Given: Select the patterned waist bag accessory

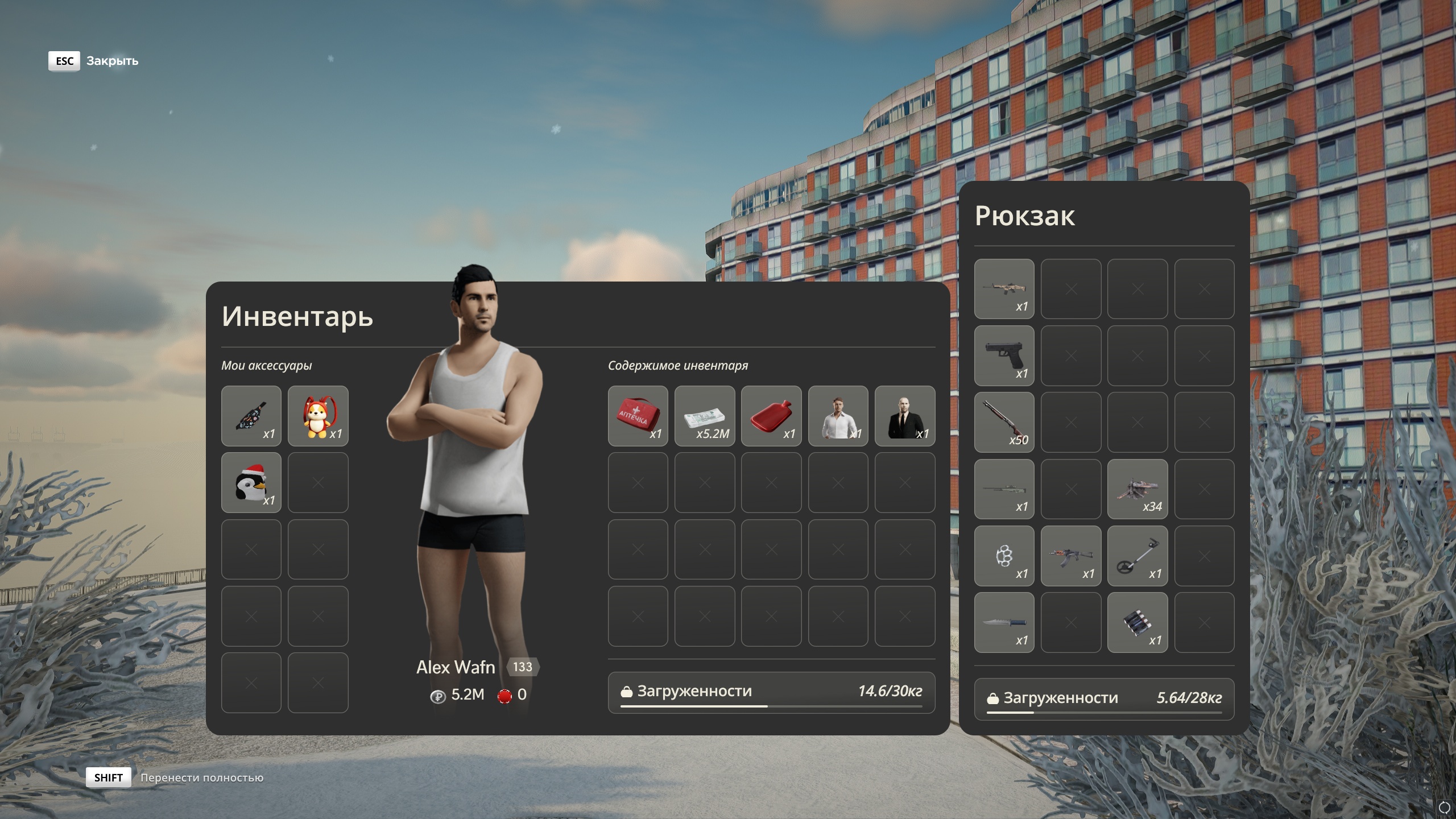Looking at the screenshot, I should 251,416.
